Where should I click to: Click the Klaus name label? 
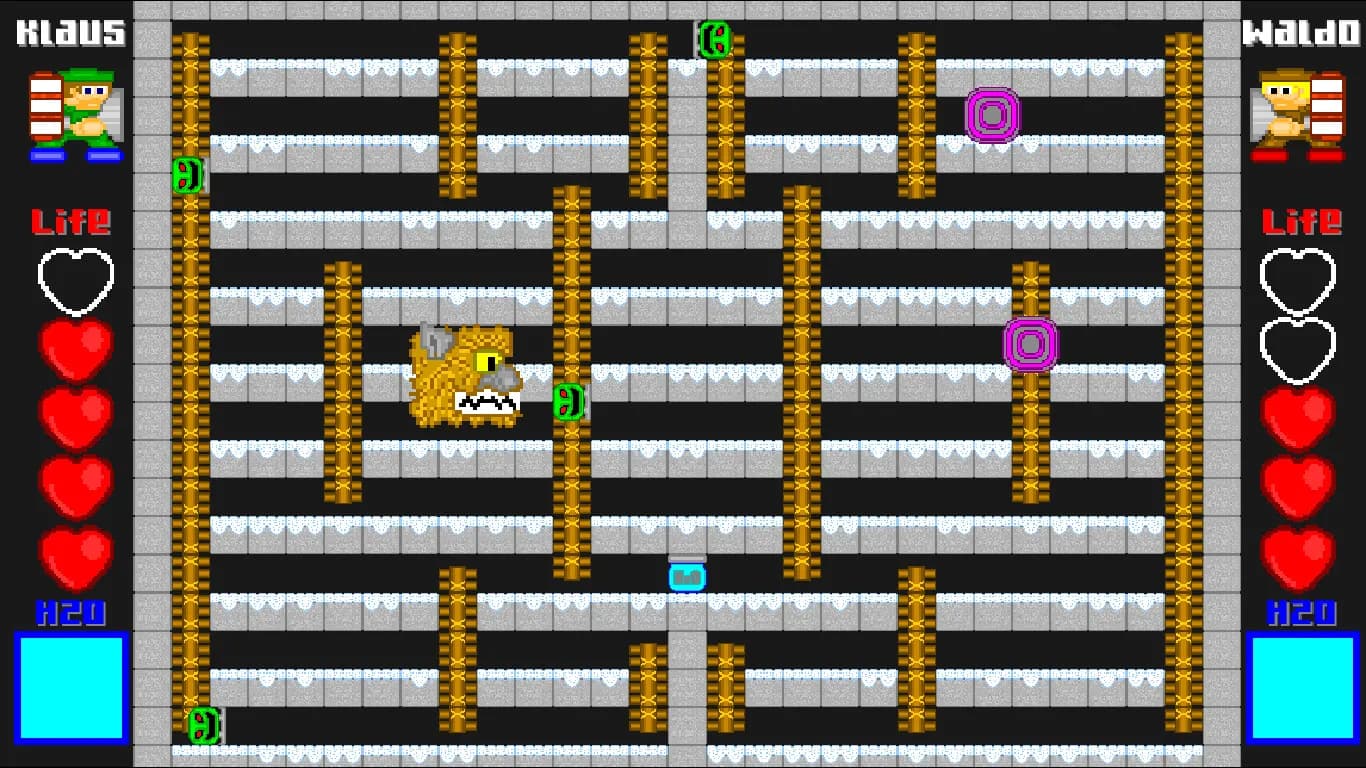70,32
